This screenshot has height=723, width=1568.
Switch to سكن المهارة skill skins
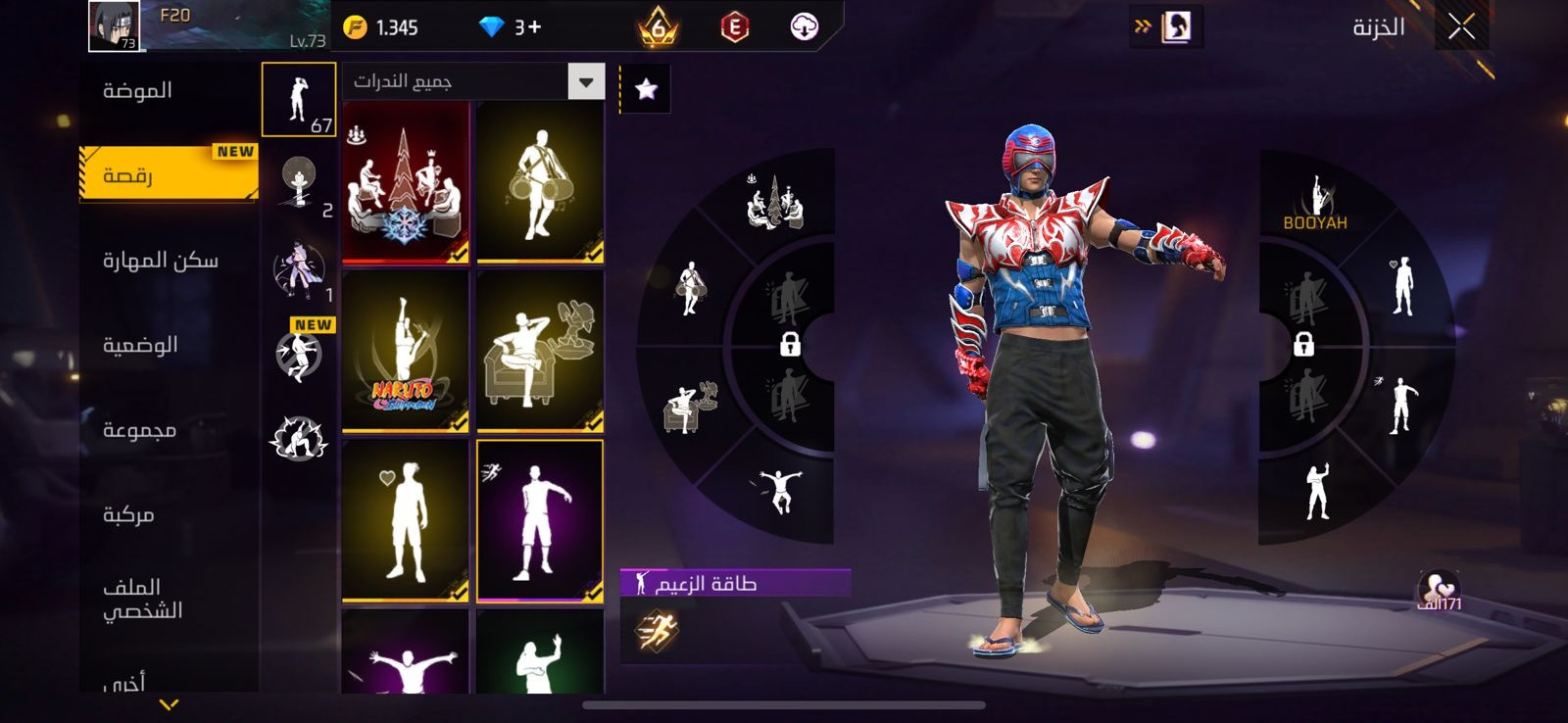(x=161, y=261)
